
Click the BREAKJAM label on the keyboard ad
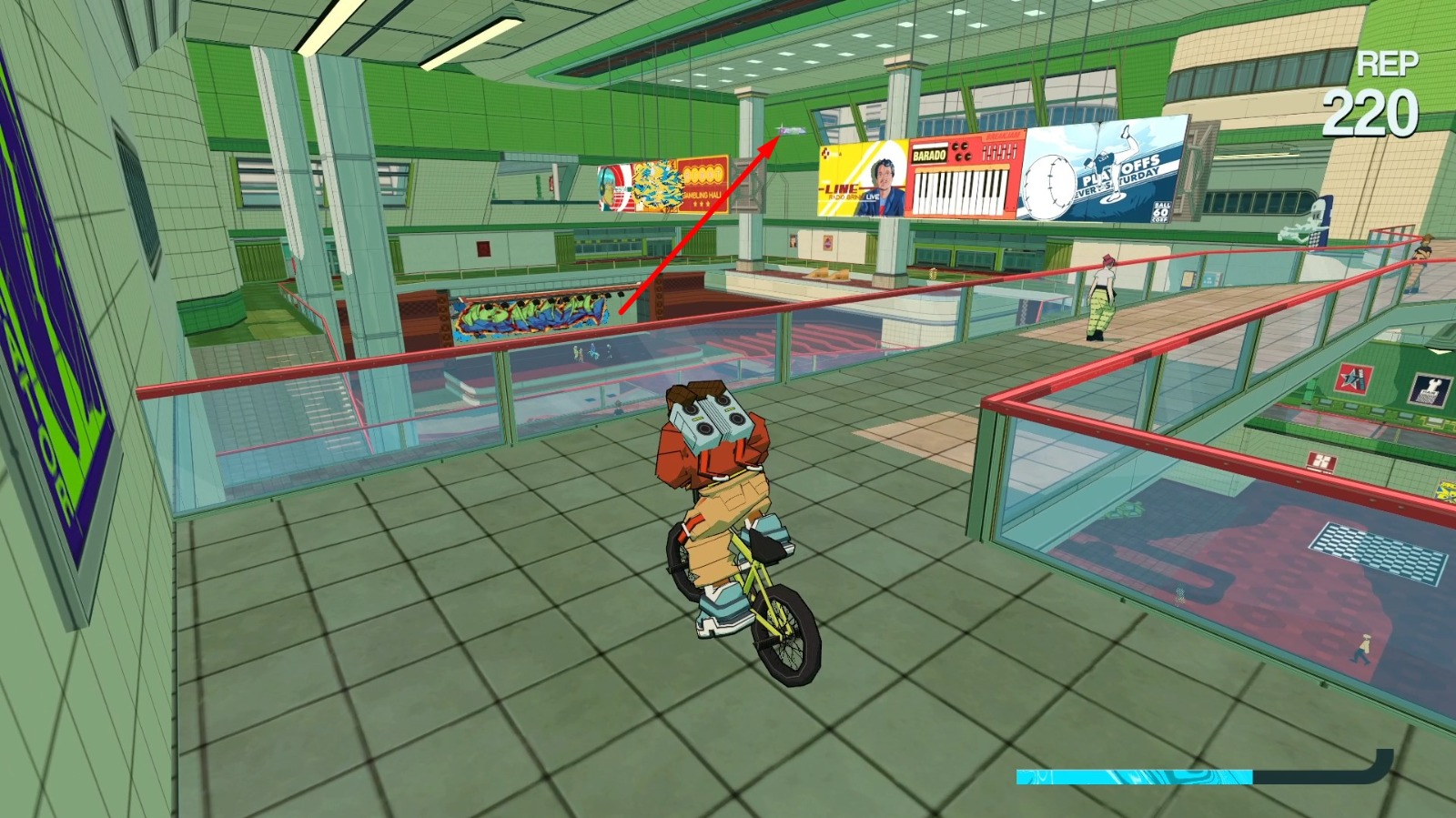pos(1002,136)
